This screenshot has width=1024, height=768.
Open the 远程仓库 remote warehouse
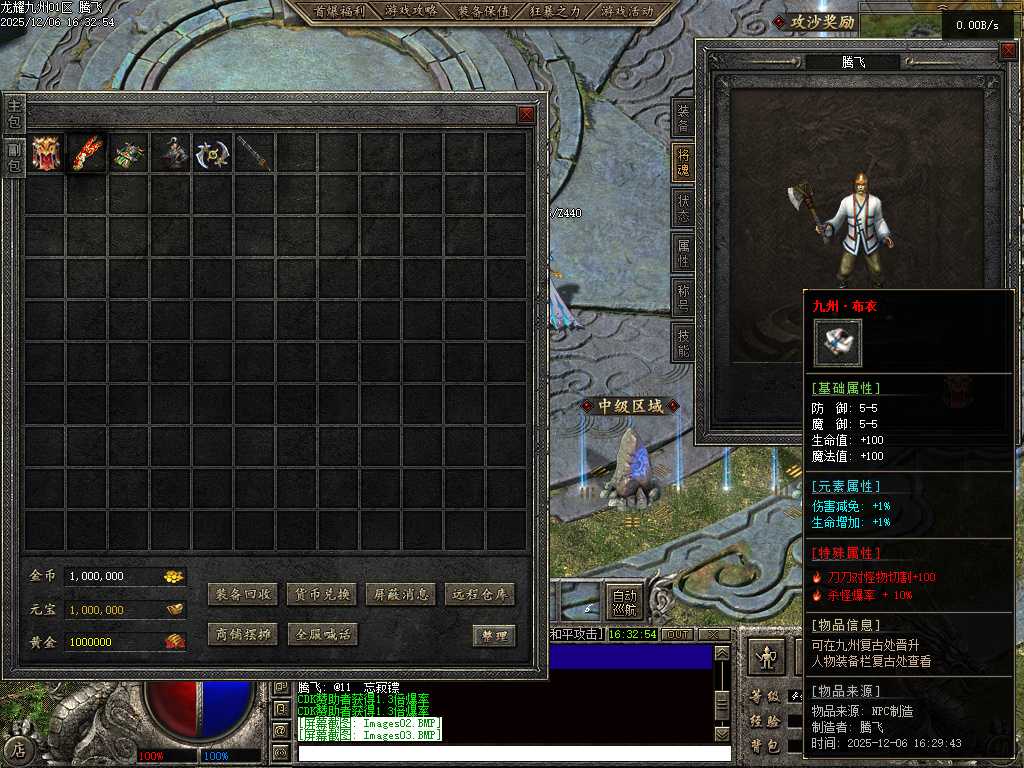(x=480, y=594)
